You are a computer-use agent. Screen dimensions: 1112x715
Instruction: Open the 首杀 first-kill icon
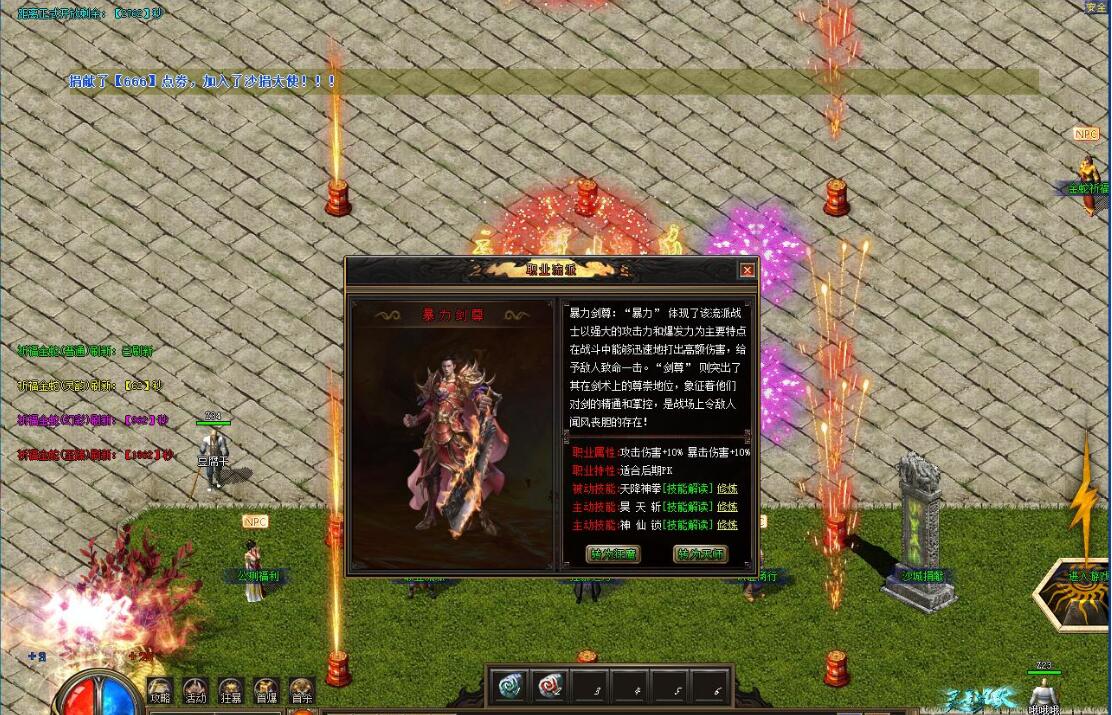point(301,691)
